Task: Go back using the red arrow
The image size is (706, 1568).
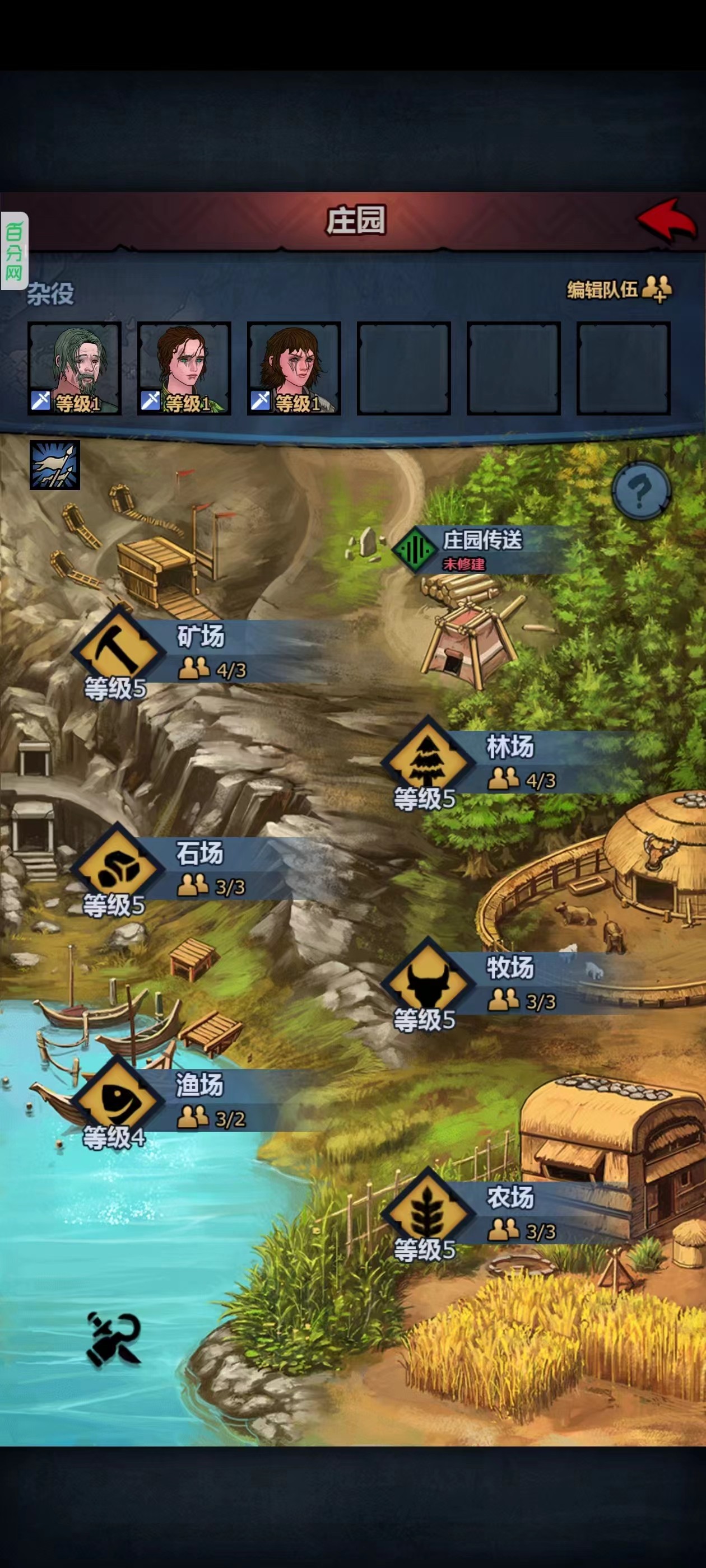Action: [666, 220]
